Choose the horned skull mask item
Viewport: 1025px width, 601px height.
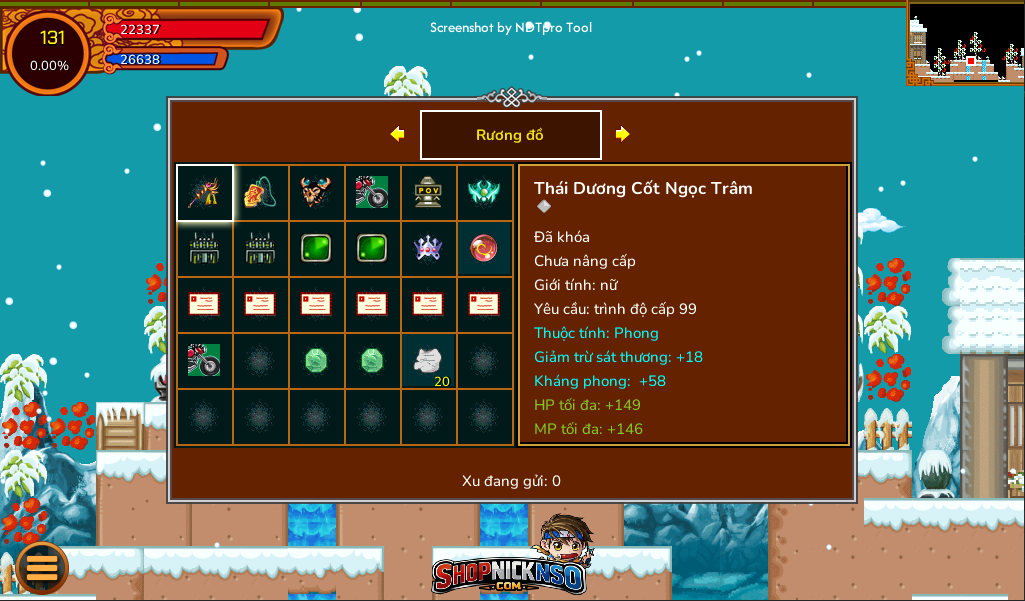pyautogui.click(x=316, y=192)
